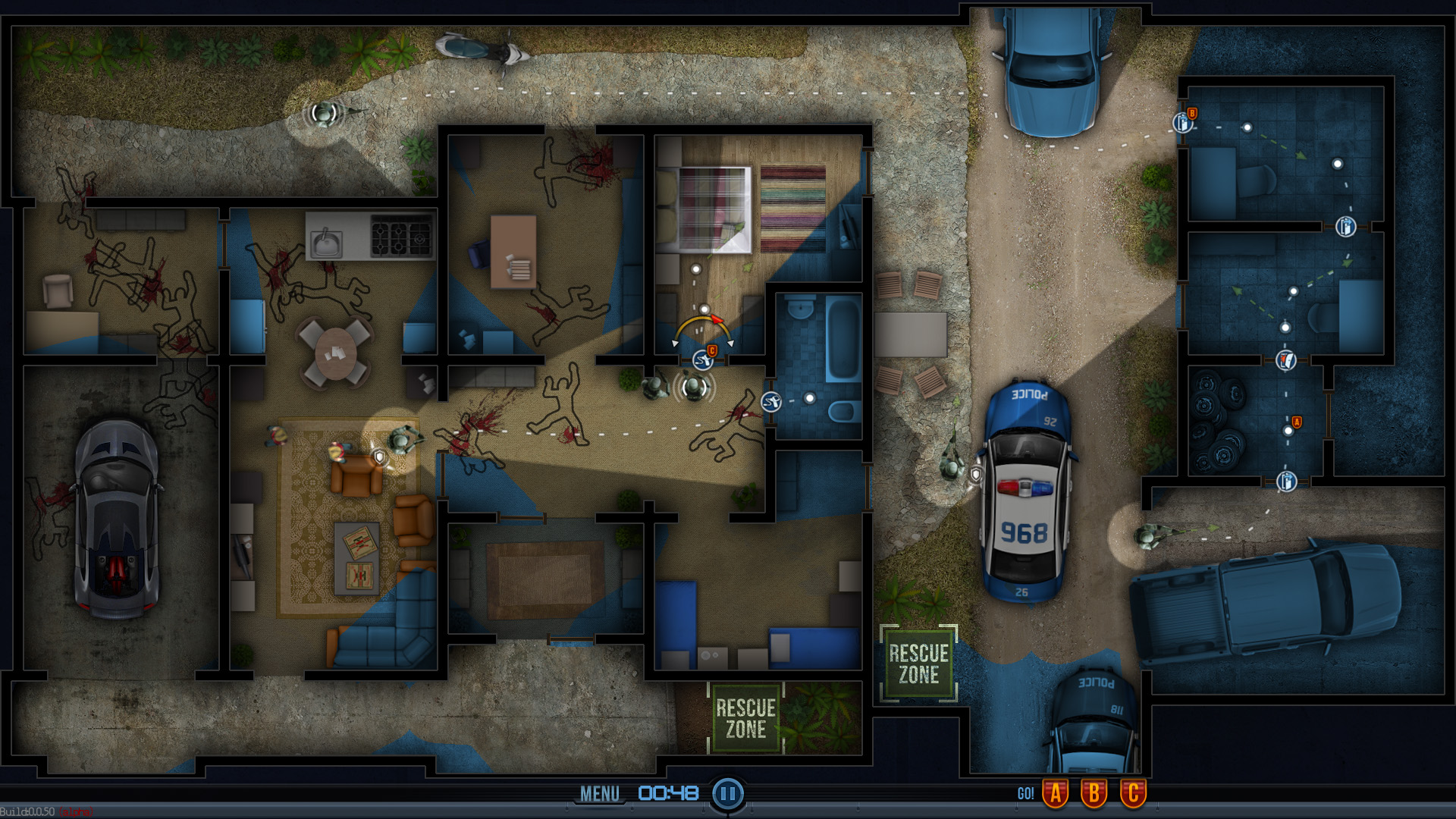The height and width of the screenshot is (819, 1456).
Task: Select the go-code C badge on the breach waypoint
Action: 712,350
